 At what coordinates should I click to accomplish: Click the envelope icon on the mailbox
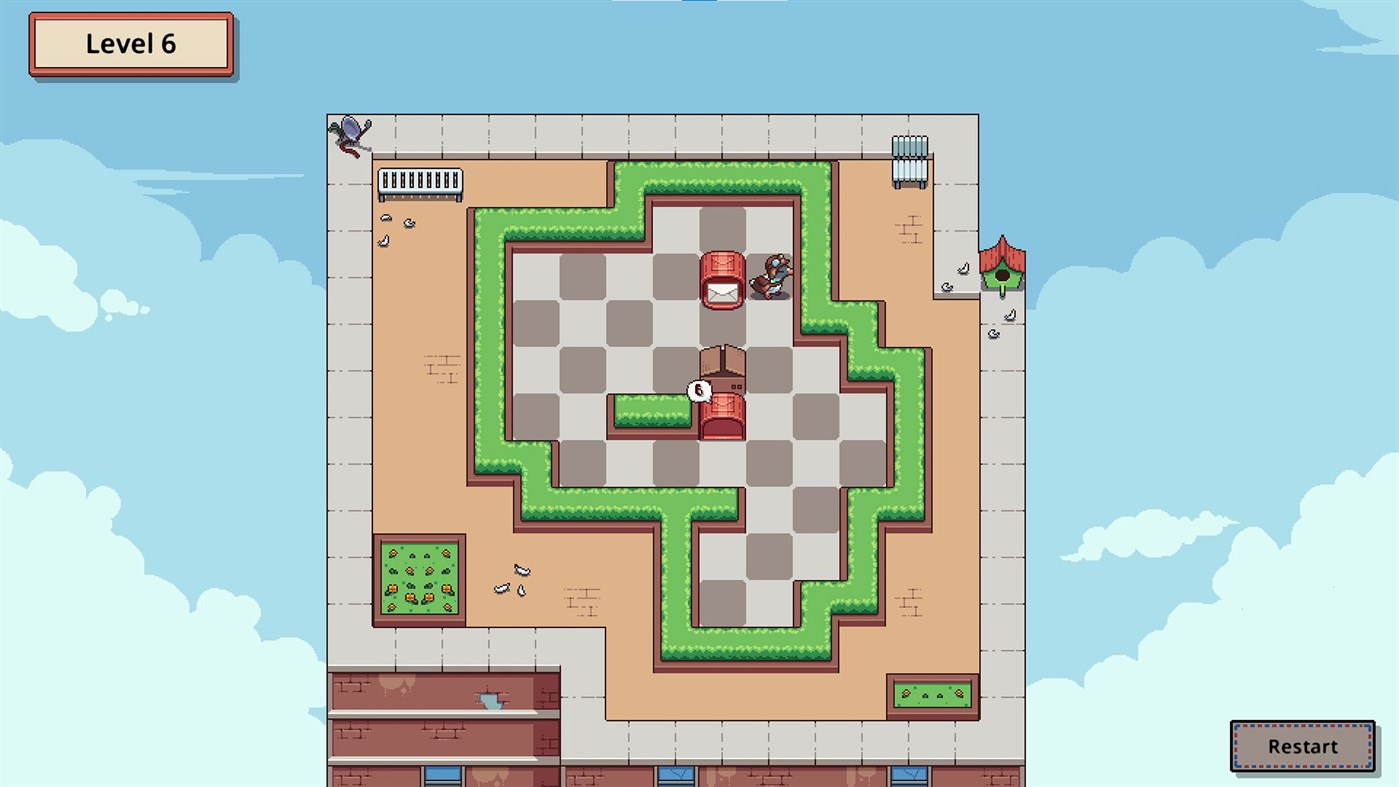(723, 292)
